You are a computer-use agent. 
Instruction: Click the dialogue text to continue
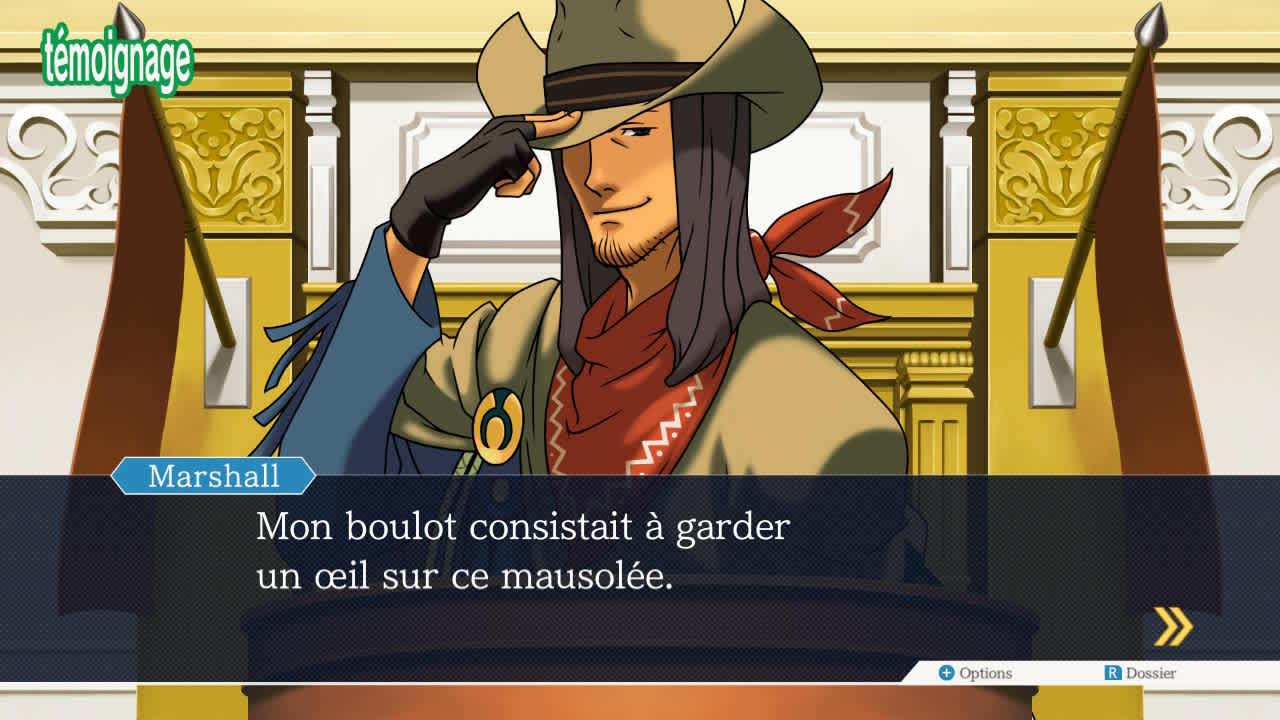pyautogui.click(x=520, y=550)
